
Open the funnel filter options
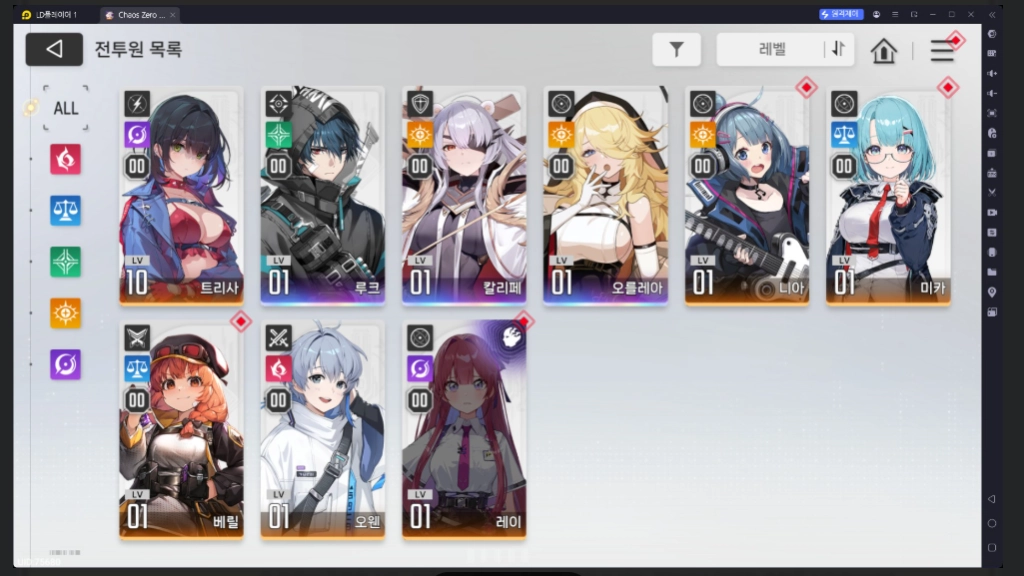676,49
